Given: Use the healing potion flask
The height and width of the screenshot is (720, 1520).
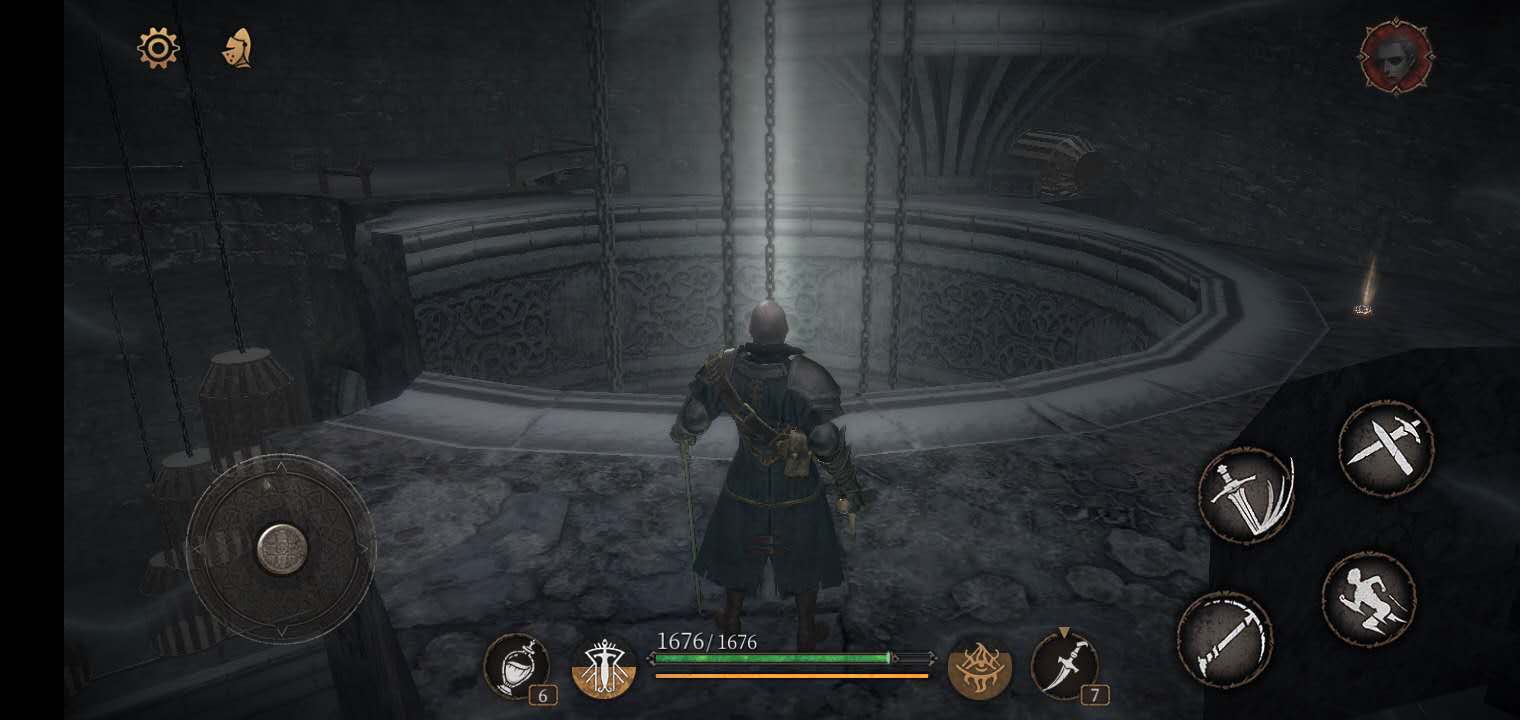Looking at the screenshot, I should pos(516,666).
